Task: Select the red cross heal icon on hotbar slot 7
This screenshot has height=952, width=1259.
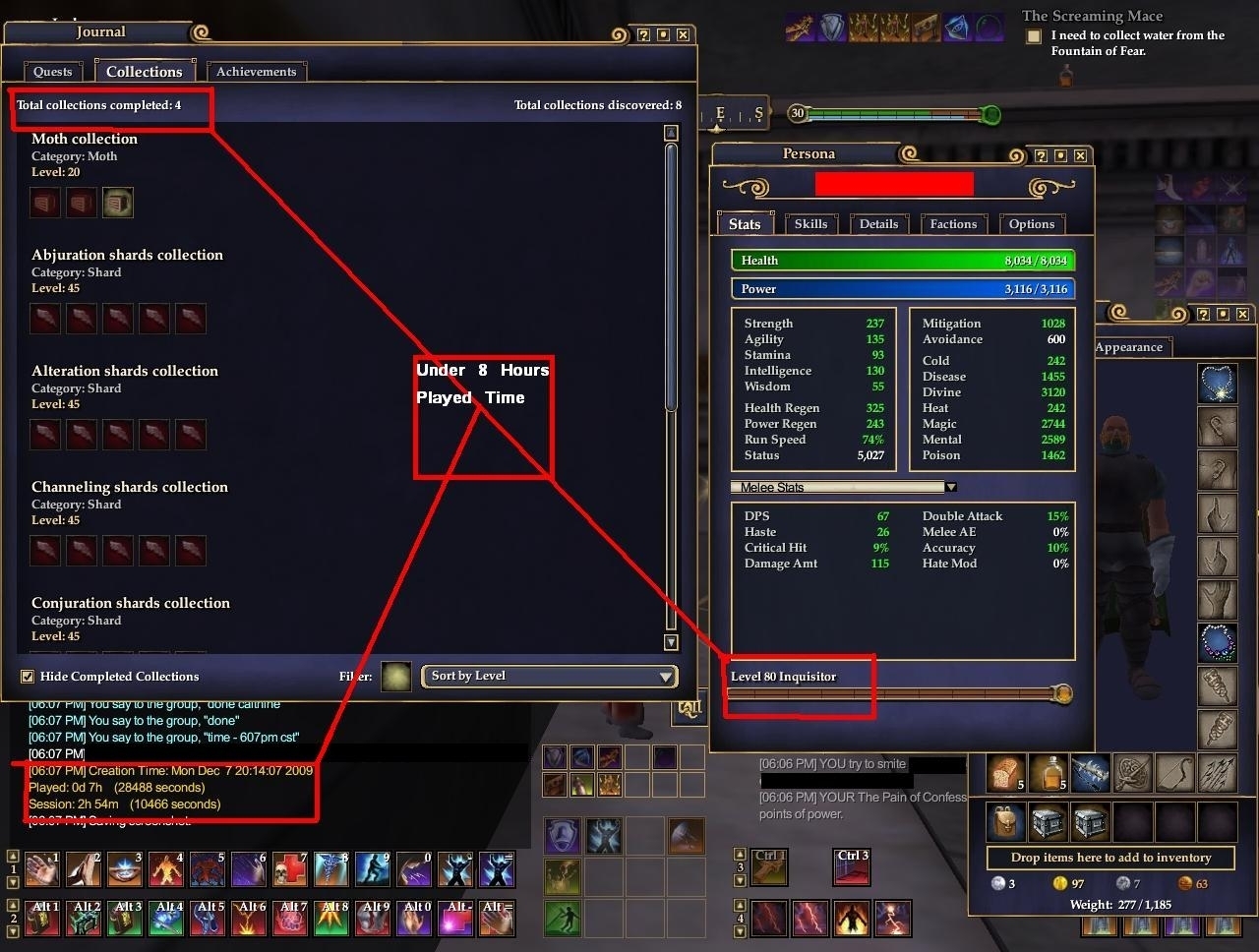Action: coord(290,868)
